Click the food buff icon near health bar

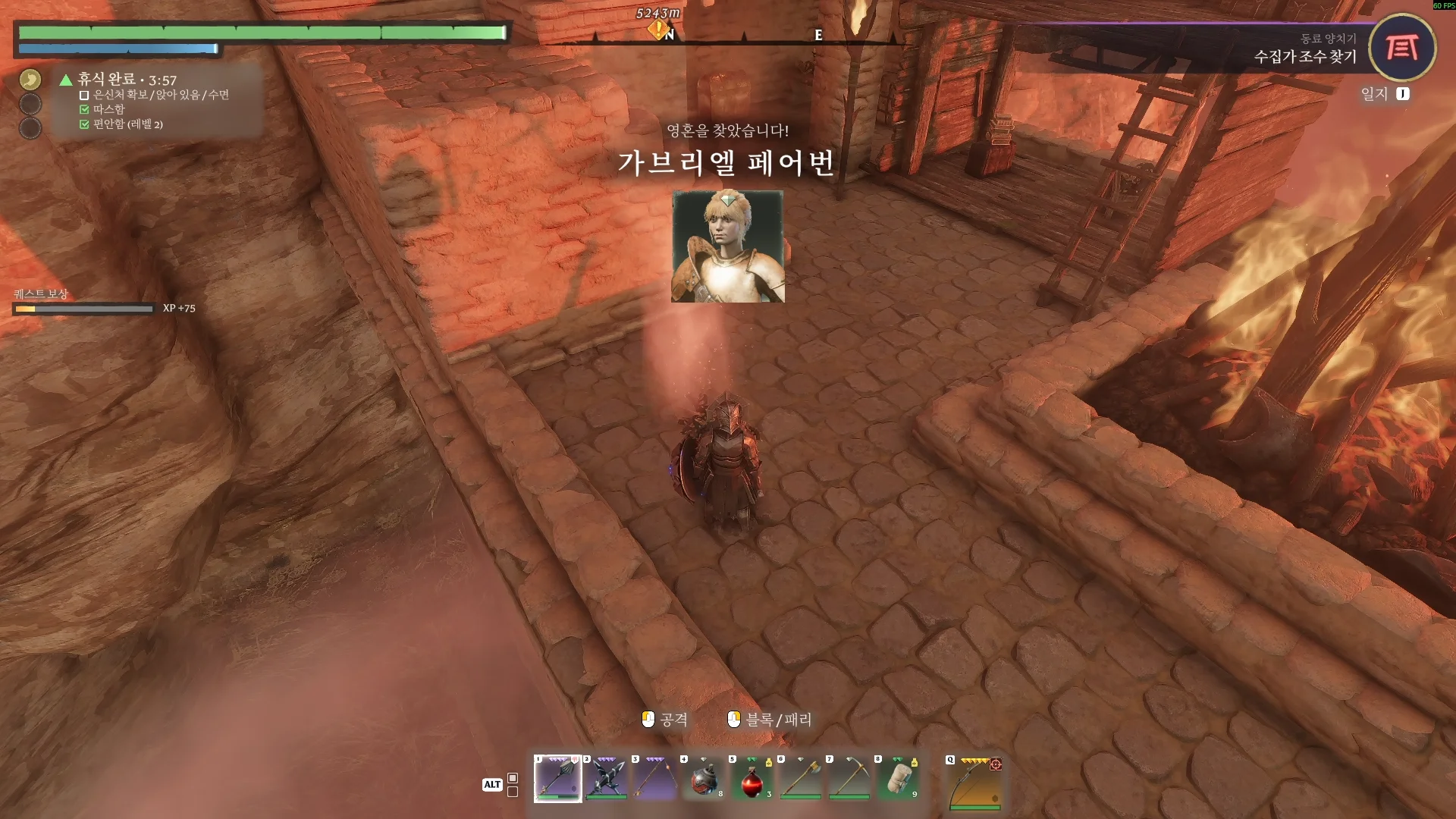click(31, 80)
